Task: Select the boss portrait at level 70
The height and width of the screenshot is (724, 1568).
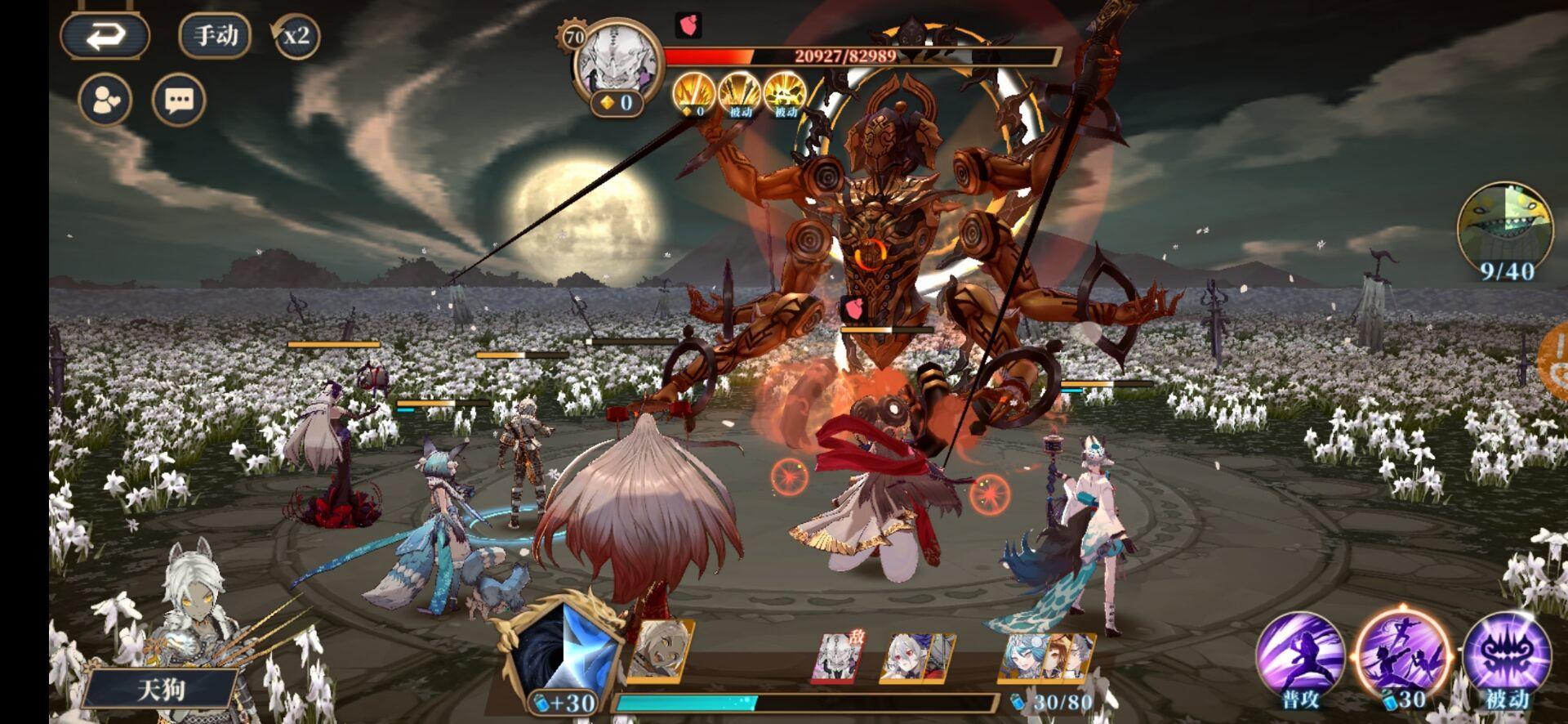Action: click(619, 57)
